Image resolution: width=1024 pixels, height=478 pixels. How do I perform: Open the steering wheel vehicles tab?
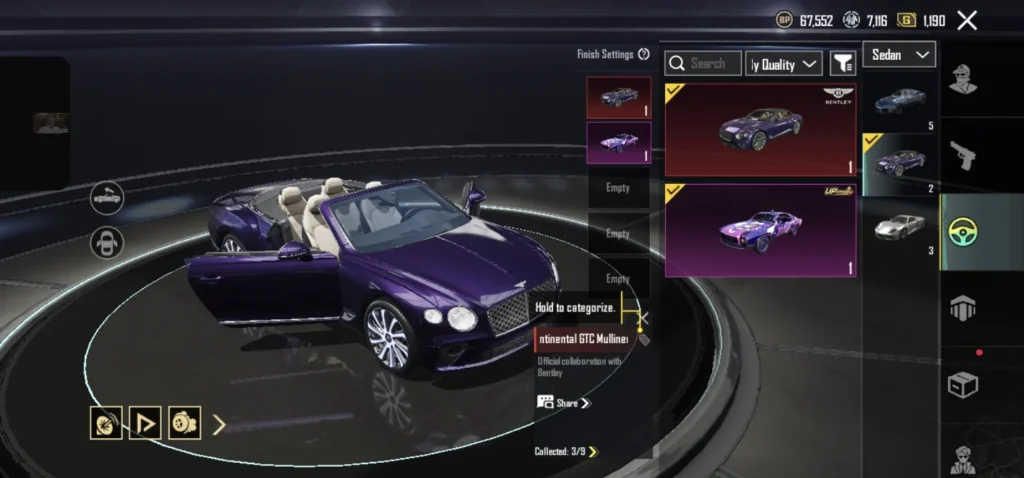pos(962,232)
